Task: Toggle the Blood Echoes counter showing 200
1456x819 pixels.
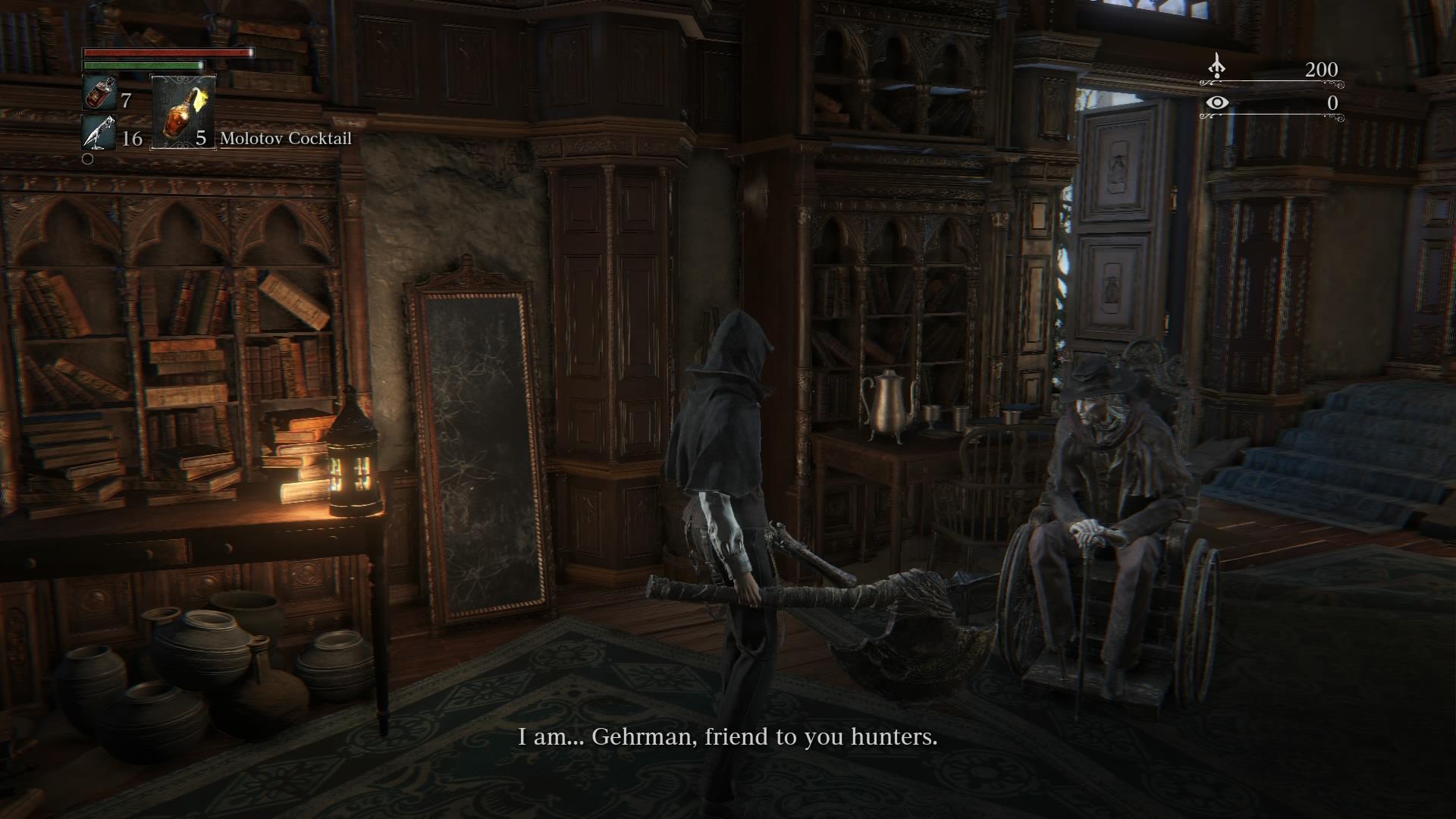Action: [x=1323, y=70]
